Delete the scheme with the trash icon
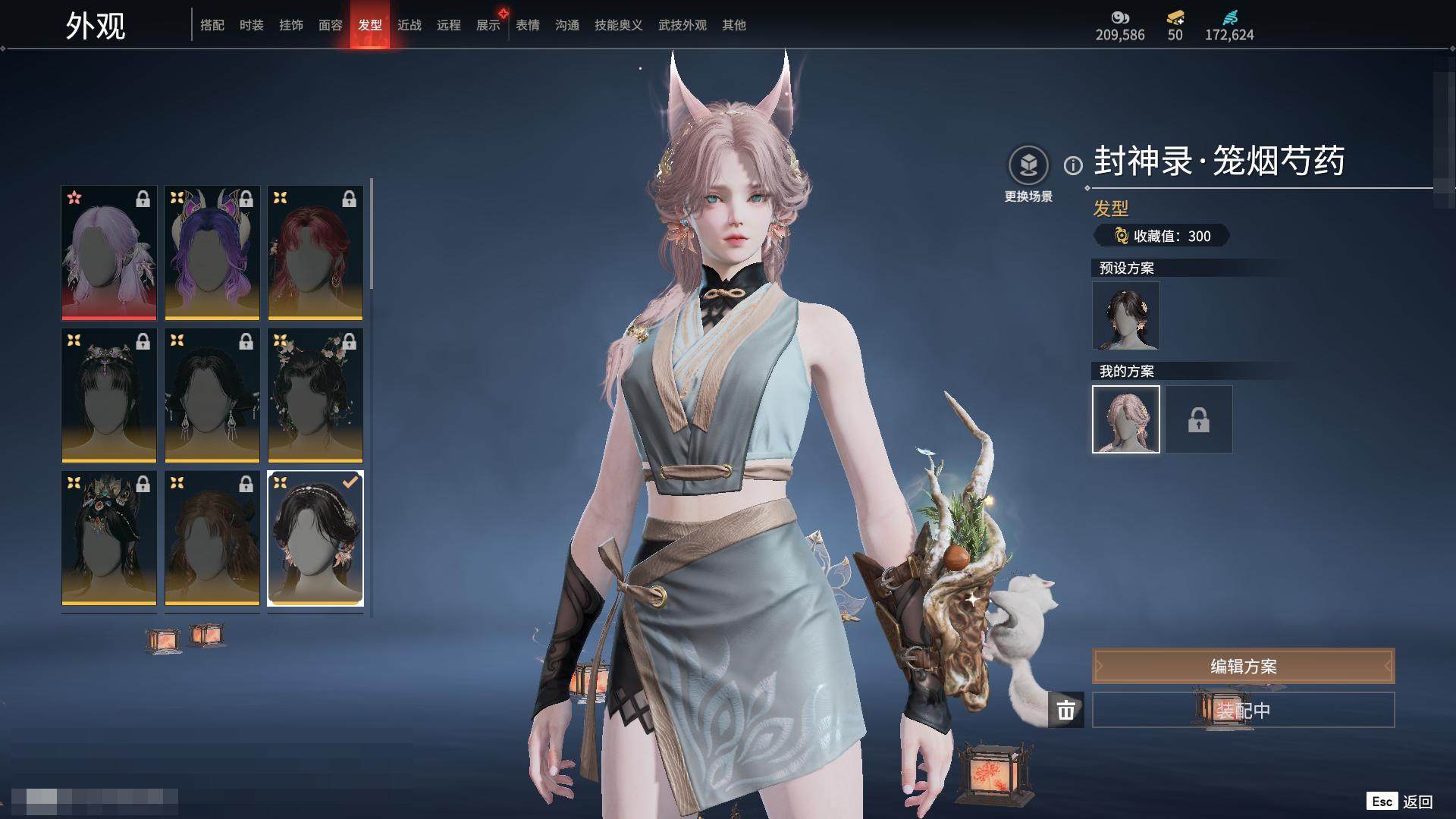 pyautogui.click(x=1066, y=711)
